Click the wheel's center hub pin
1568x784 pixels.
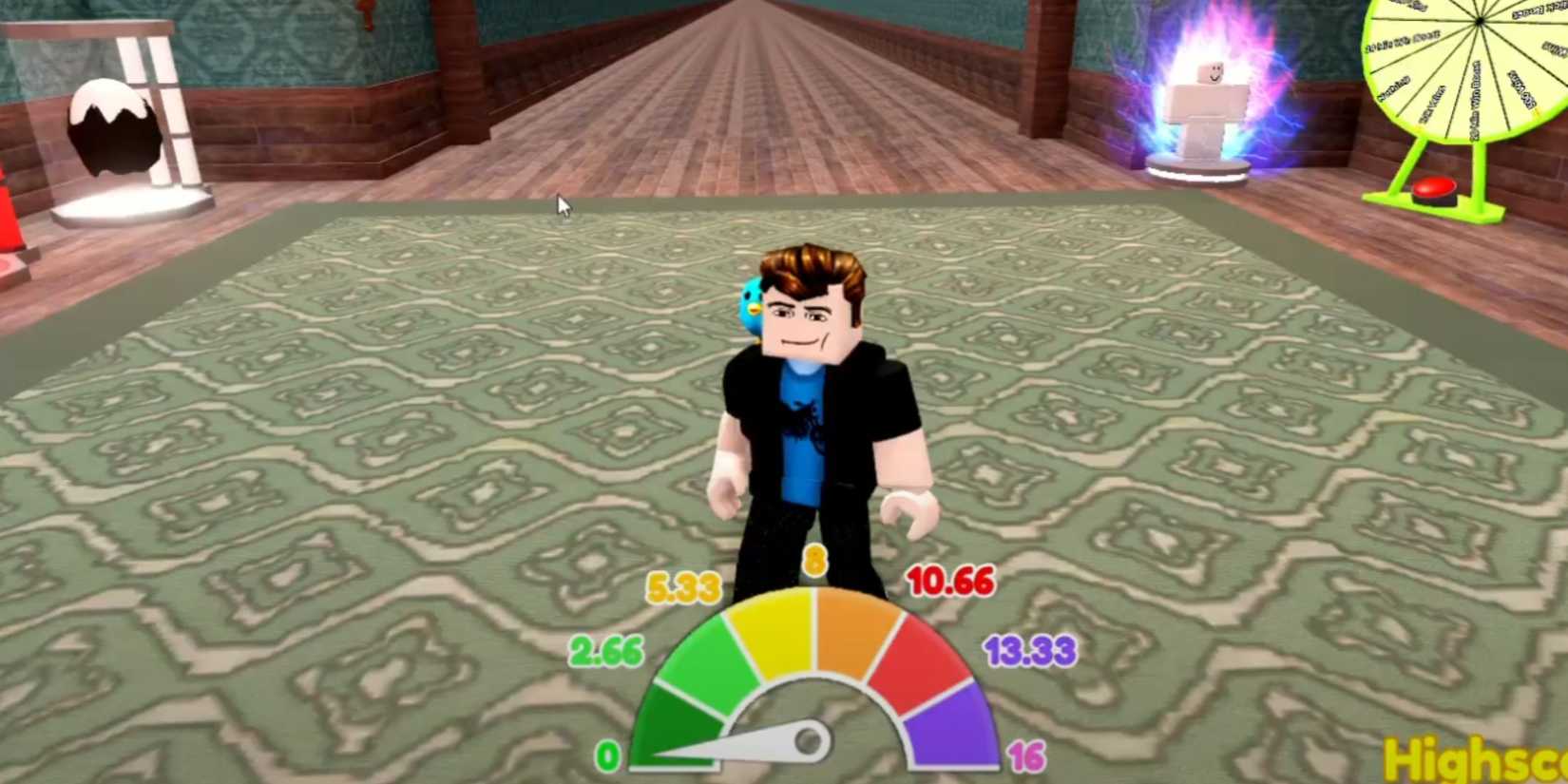coord(1480,21)
